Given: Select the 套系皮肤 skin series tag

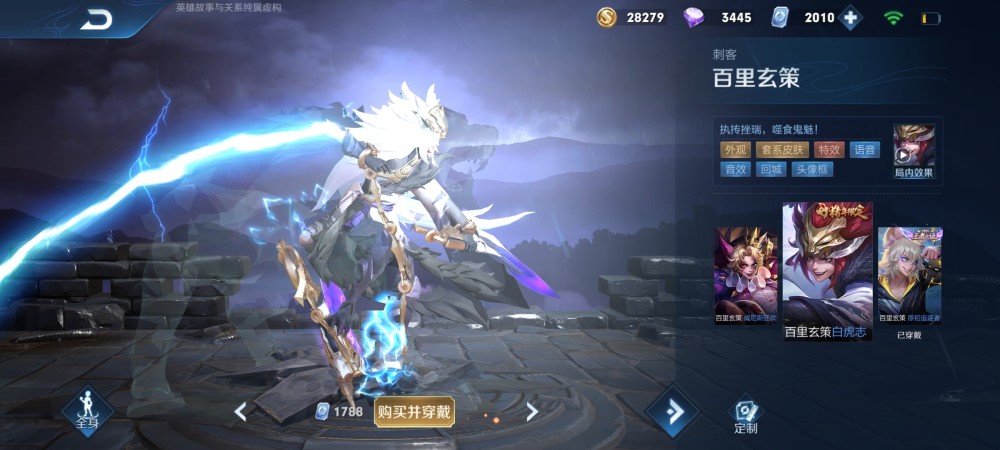Looking at the screenshot, I should [782, 150].
